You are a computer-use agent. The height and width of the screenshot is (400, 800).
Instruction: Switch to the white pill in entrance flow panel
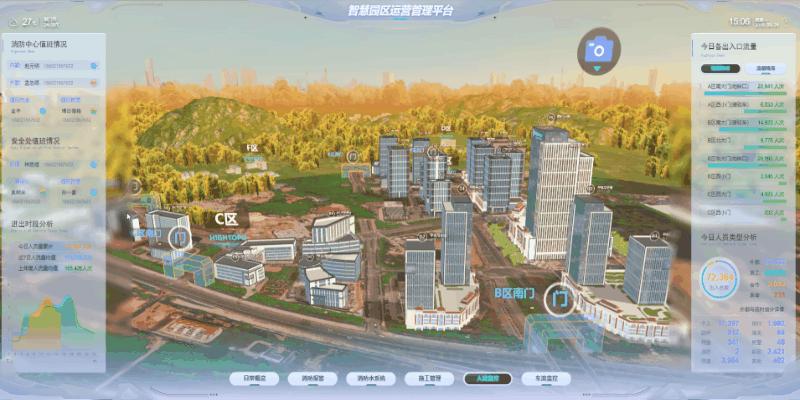click(x=768, y=69)
